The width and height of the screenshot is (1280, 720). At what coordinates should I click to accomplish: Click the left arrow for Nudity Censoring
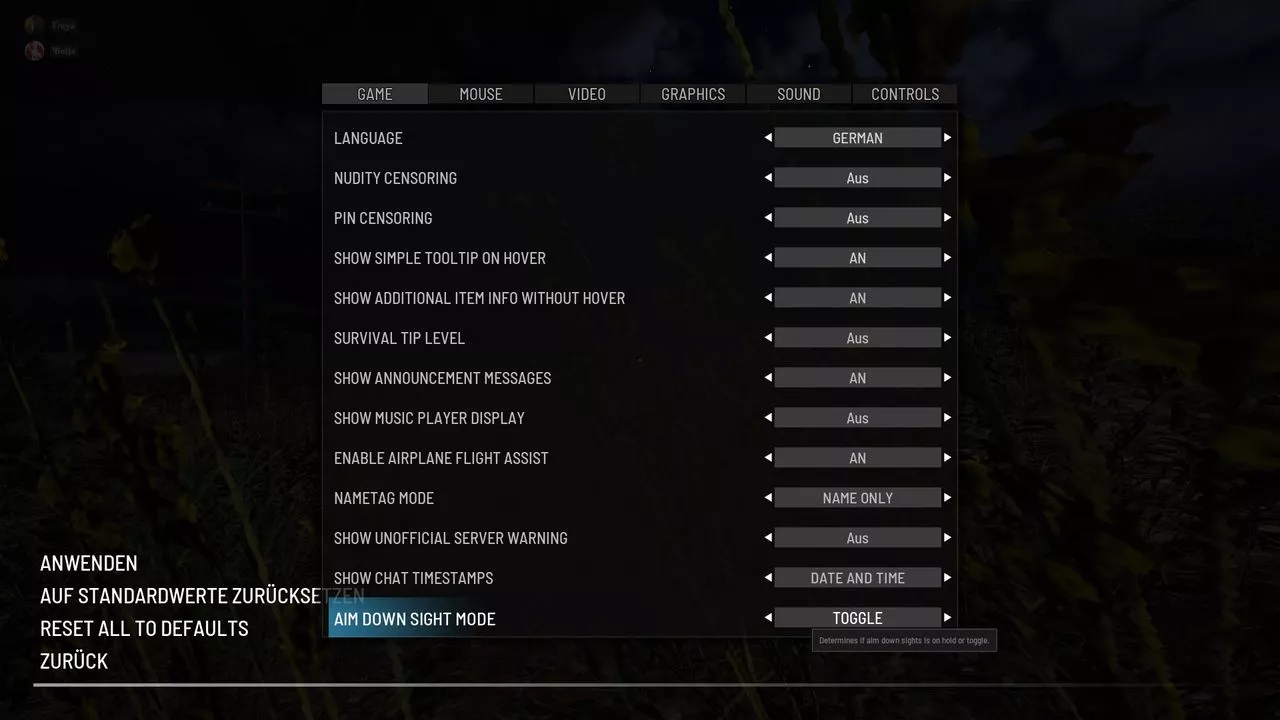(x=768, y=178)
